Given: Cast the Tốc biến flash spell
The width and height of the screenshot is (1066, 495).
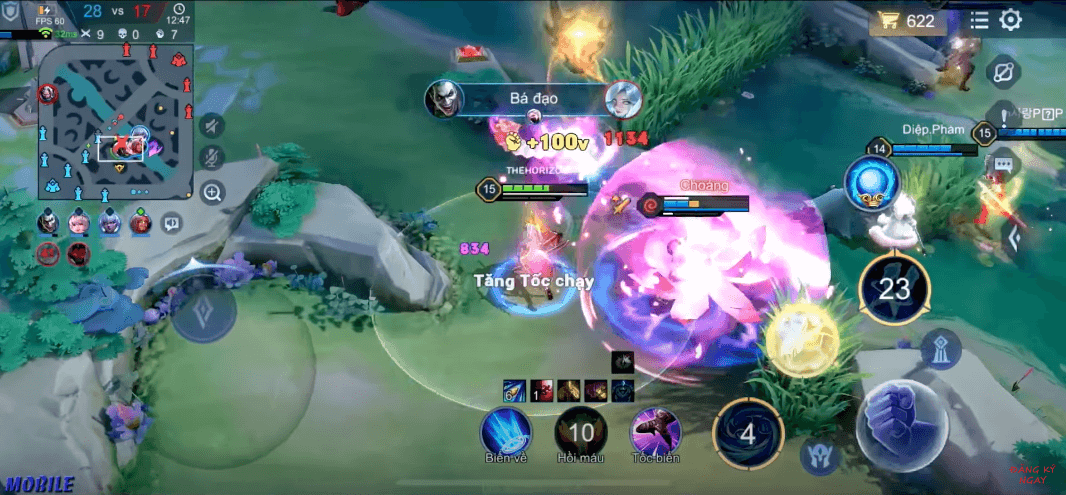Looking at the screenshot, I should tap(655, 432).
